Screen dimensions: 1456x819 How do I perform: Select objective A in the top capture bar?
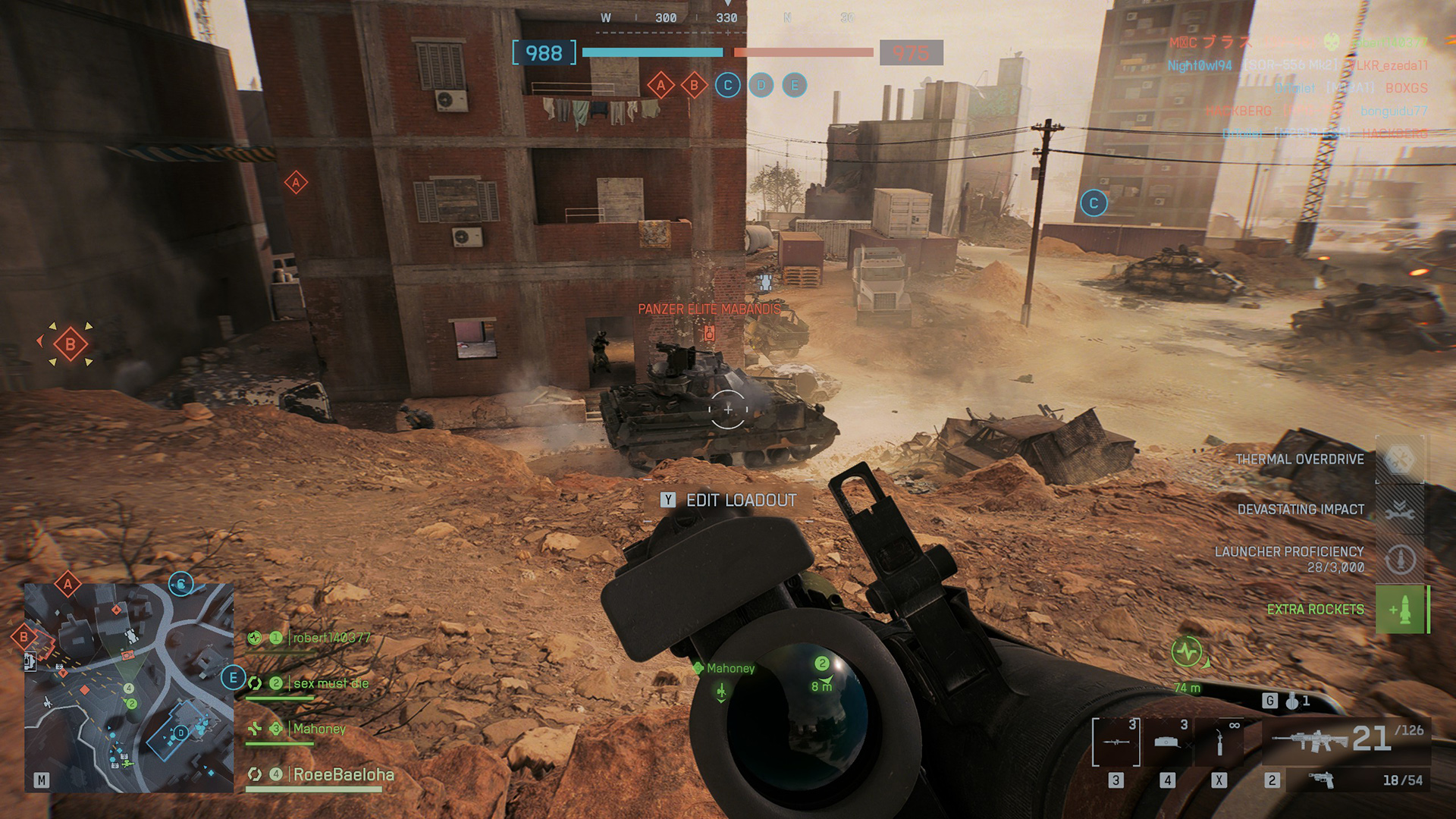click(x=661, y=85)
